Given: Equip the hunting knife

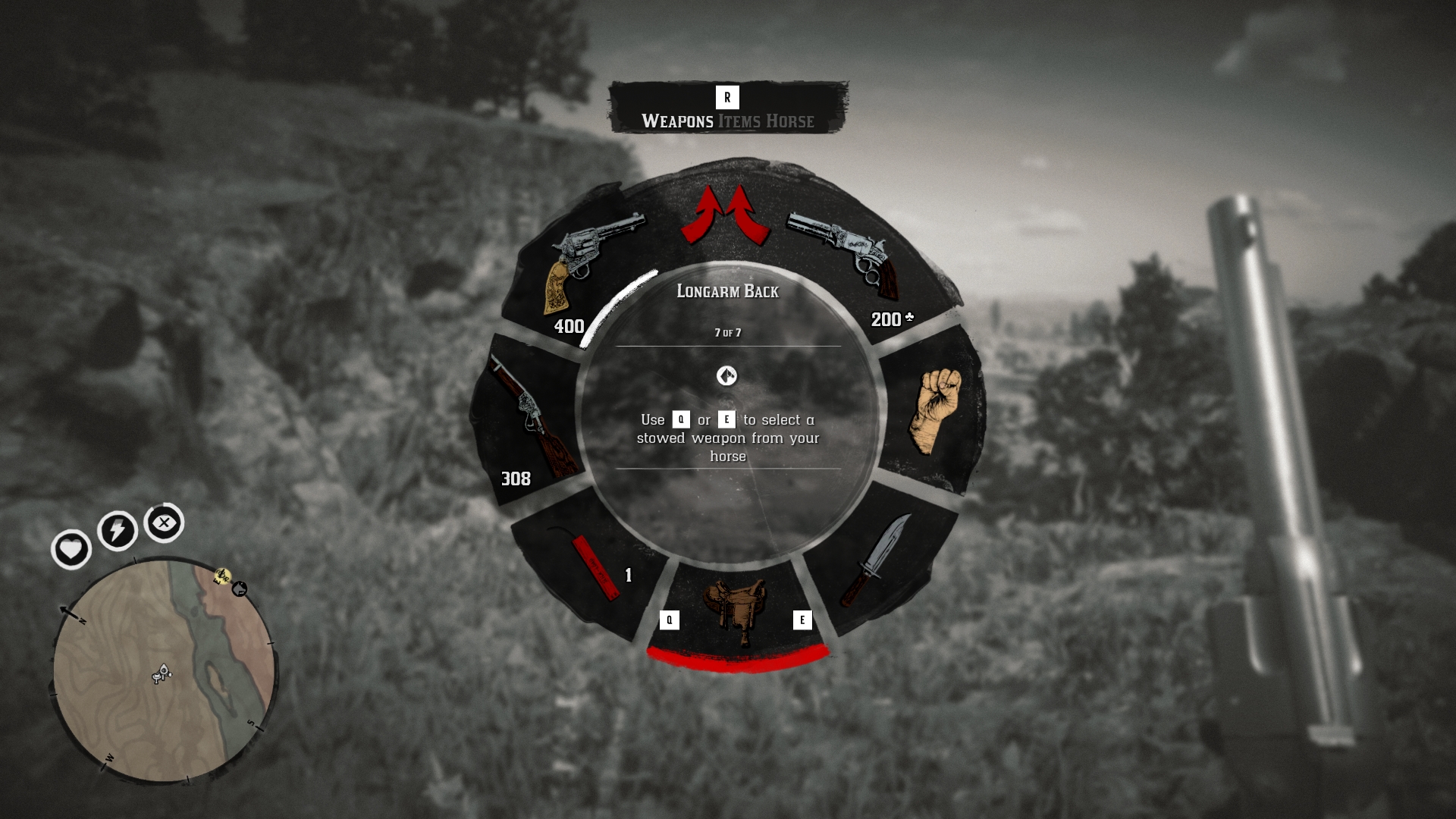Looking at the screenshot, I should click(876, 560).
